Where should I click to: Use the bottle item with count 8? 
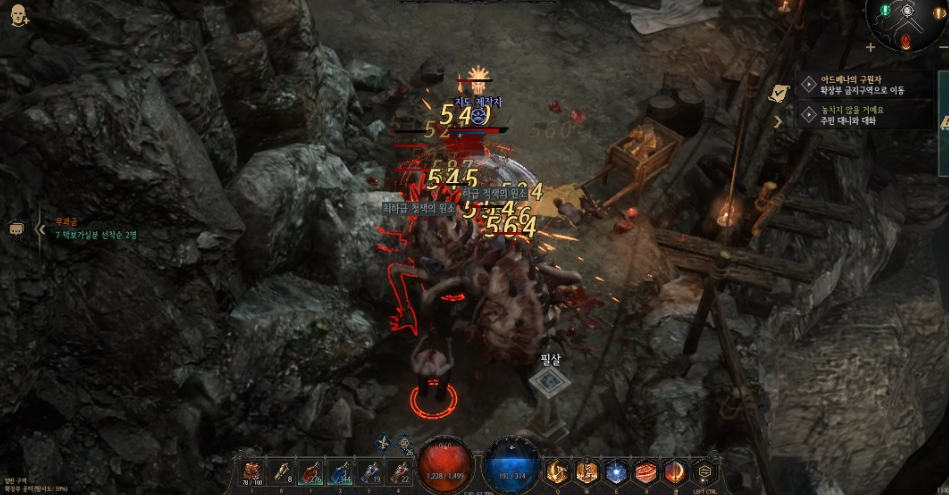[283, 471]
